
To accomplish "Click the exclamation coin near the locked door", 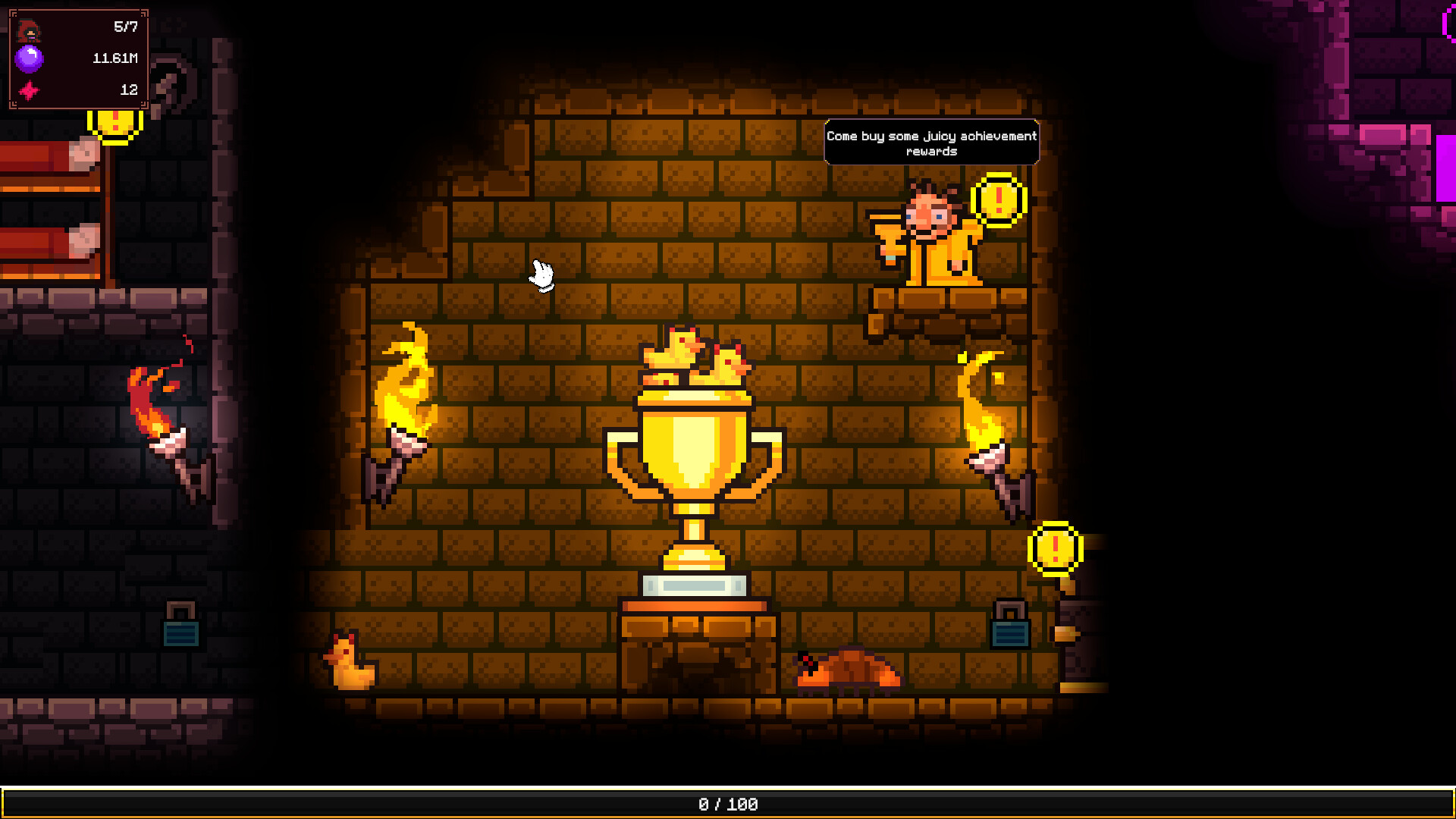I will point(1054,548).
